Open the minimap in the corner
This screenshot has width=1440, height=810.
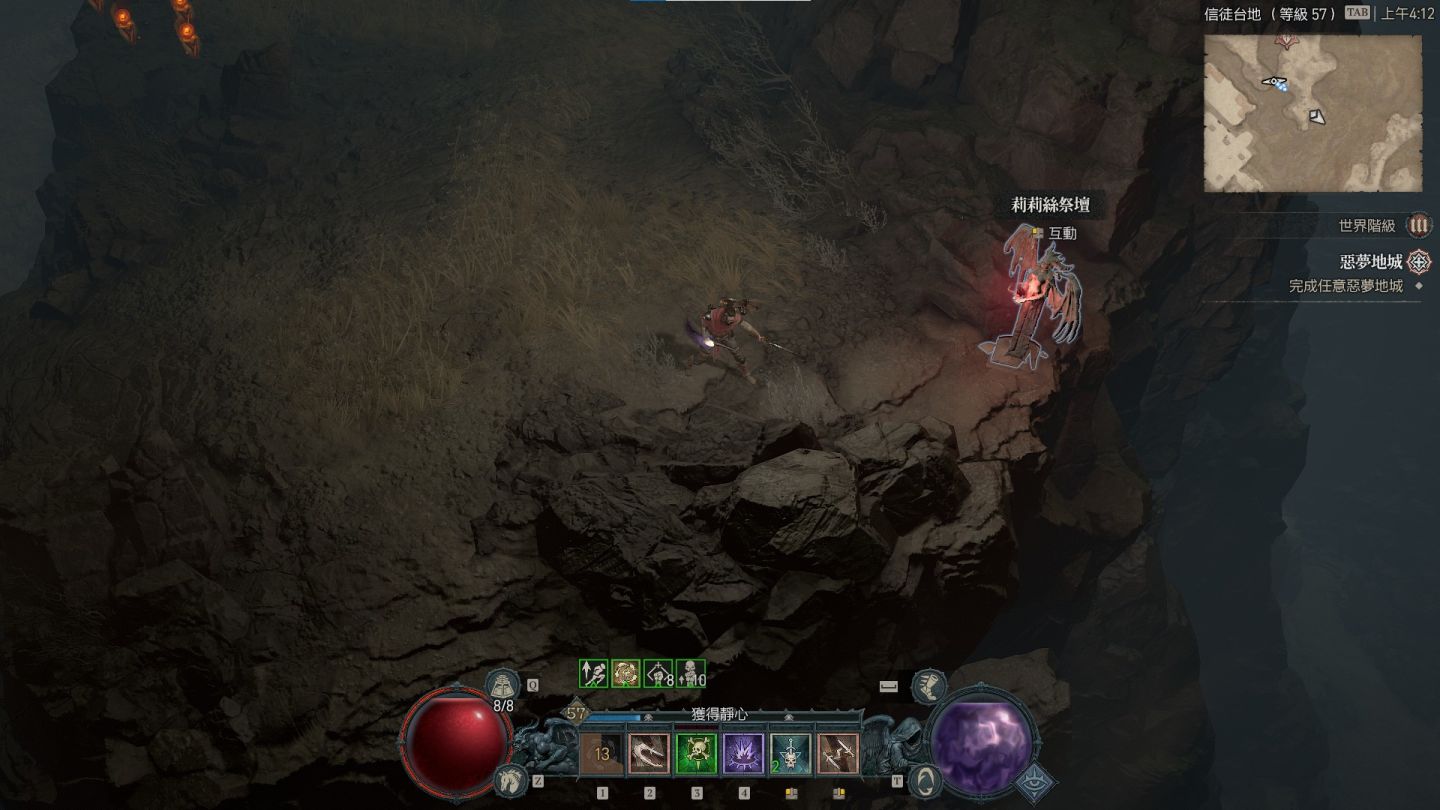click(1312, 113)
